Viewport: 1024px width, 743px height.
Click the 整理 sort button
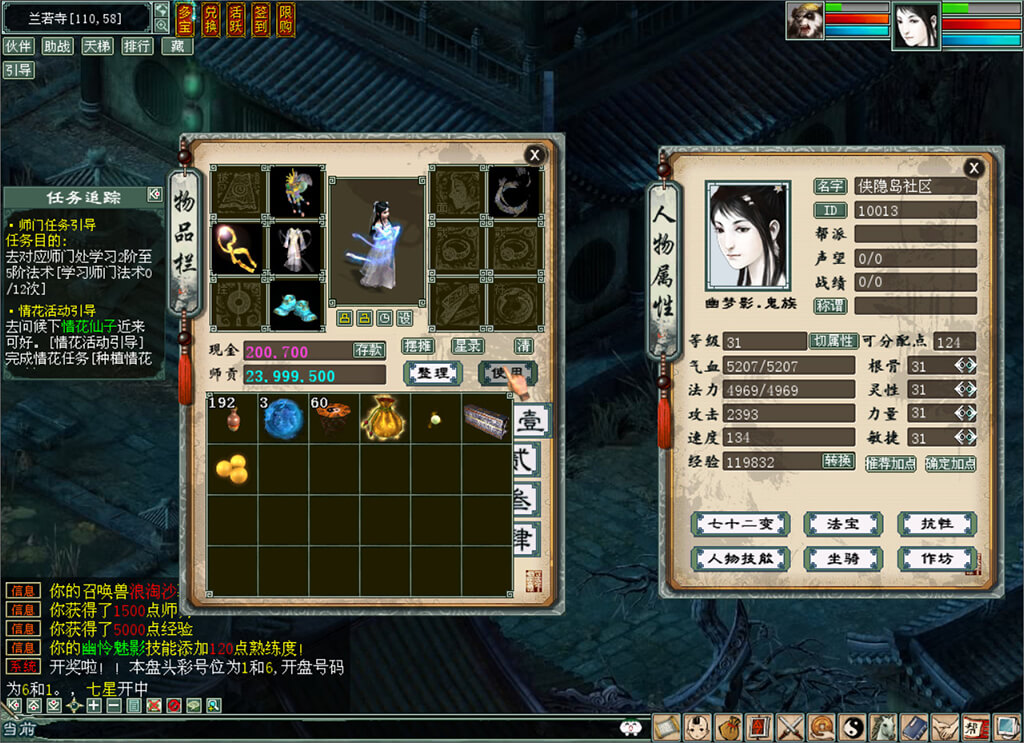coord(433,374)
